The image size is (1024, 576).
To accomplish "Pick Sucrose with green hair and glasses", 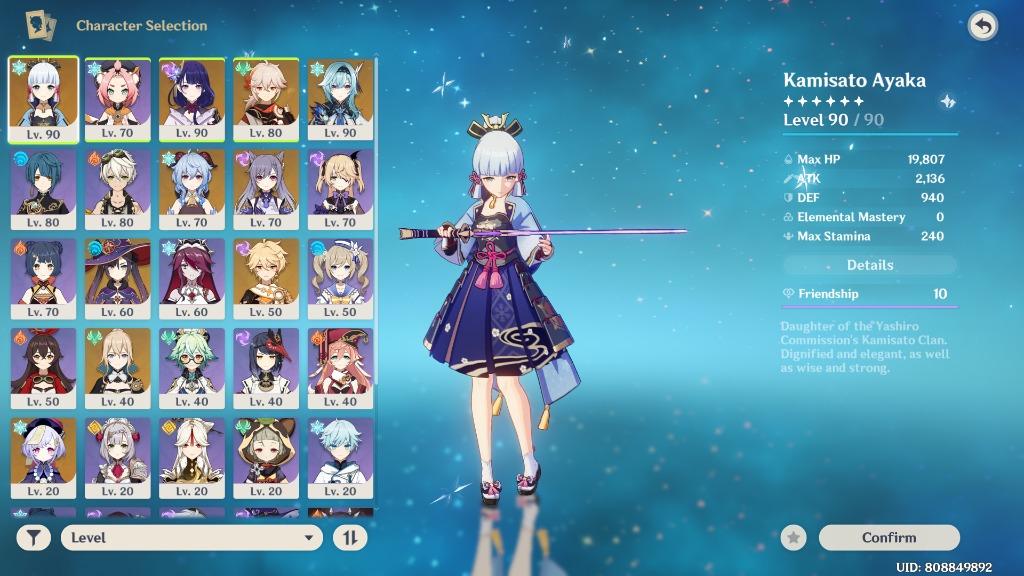I will 192,369.
